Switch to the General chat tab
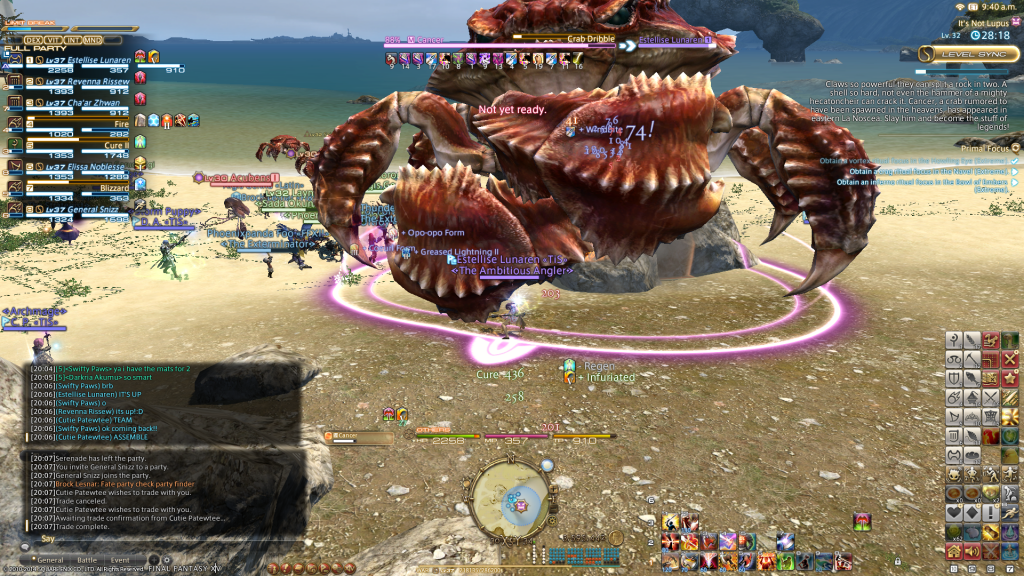The width and height of the screenshot is (1024, 576). [50, 560]
